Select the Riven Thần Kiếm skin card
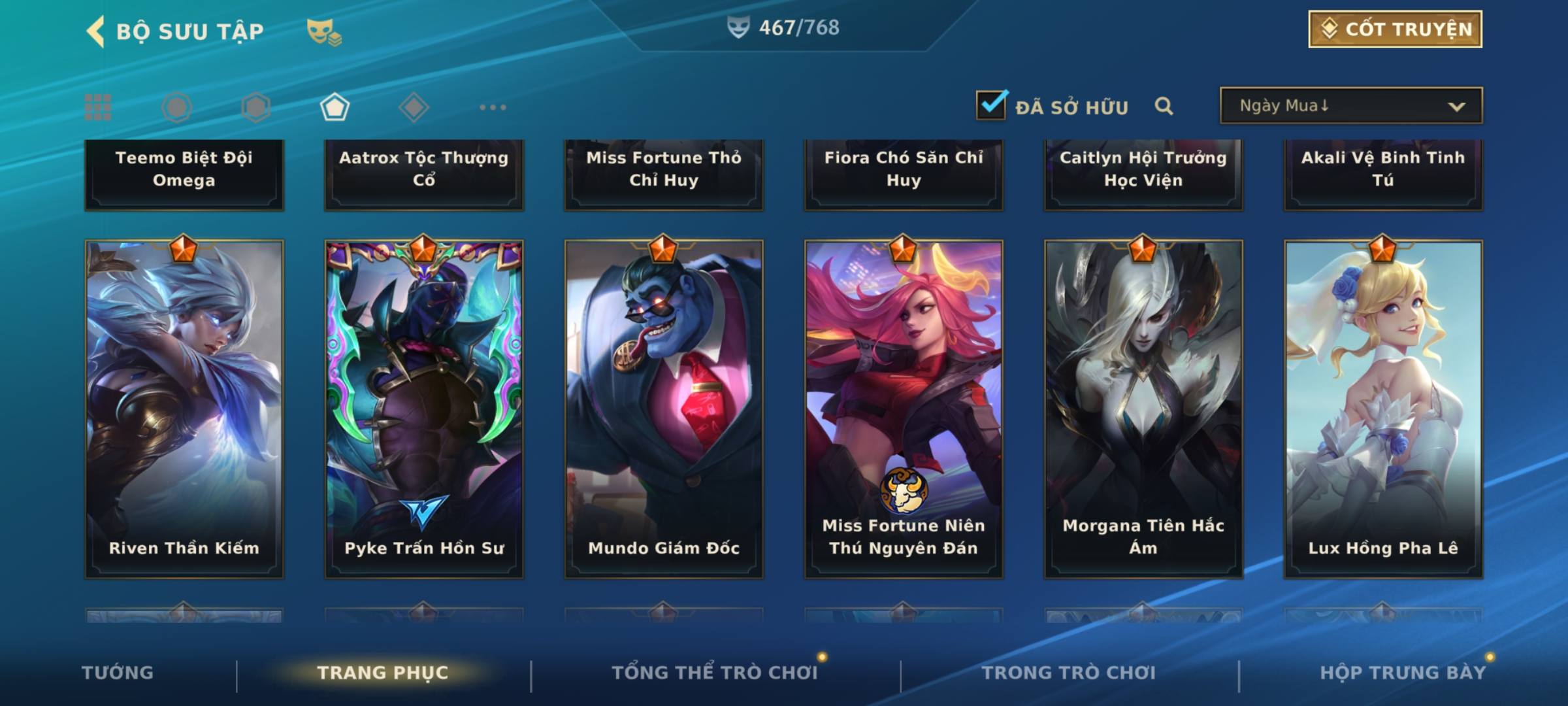Image resolution: width=1568 pixels, height=706 pixels. pos(184,409)
